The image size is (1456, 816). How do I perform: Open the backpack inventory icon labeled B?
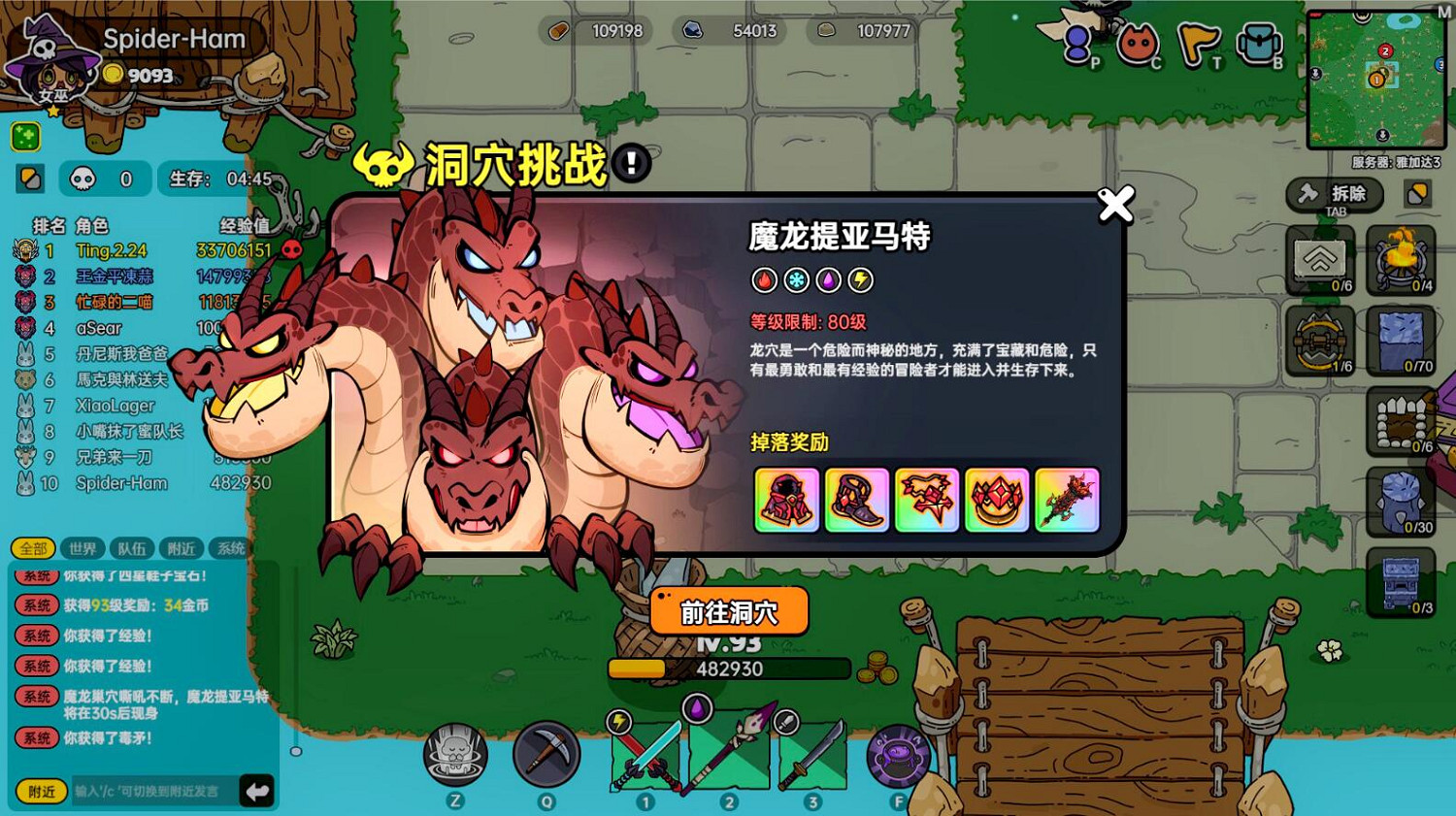tap(1259, 42)
